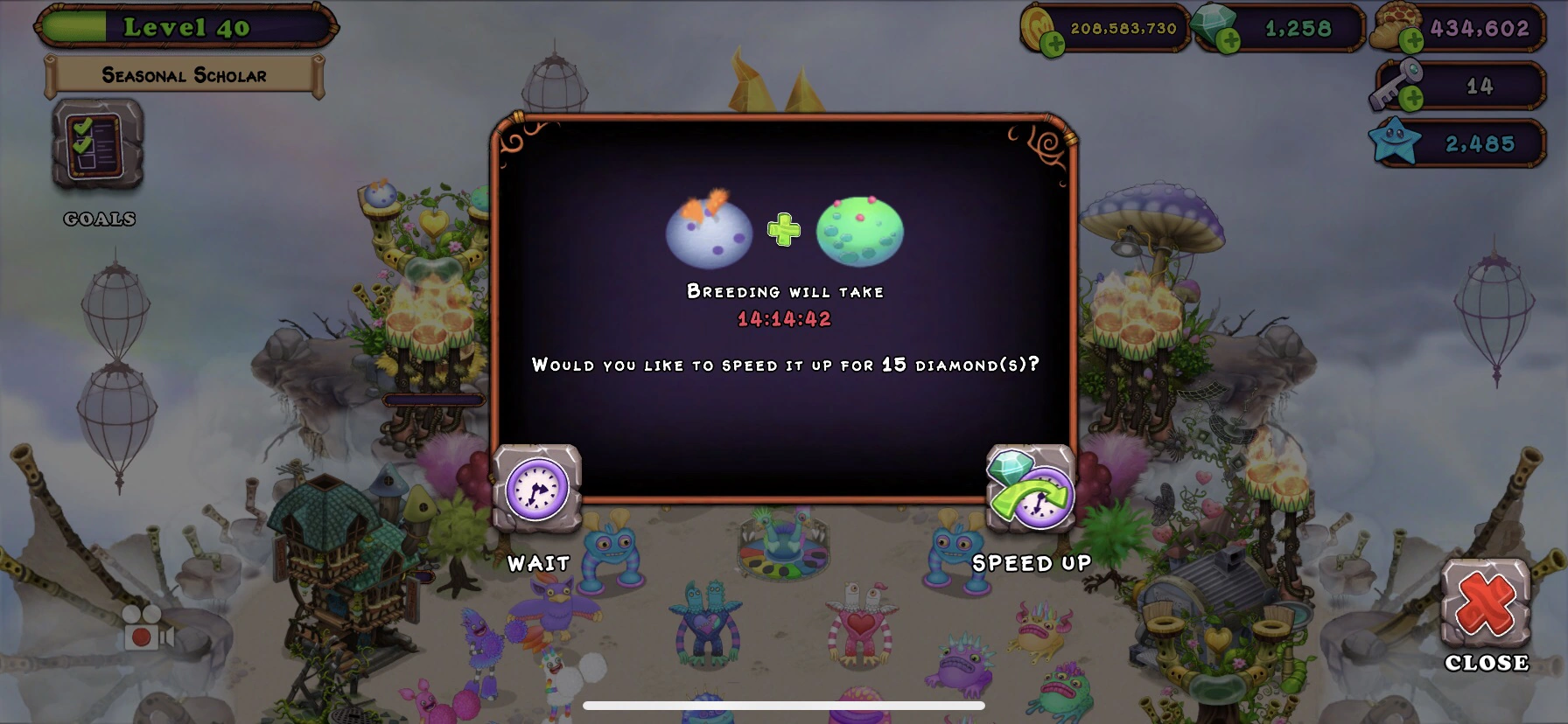Screen dimensions: 1568x724
Task: Tap the plus sign between the two eggs
Action: [x=784, y=230]
